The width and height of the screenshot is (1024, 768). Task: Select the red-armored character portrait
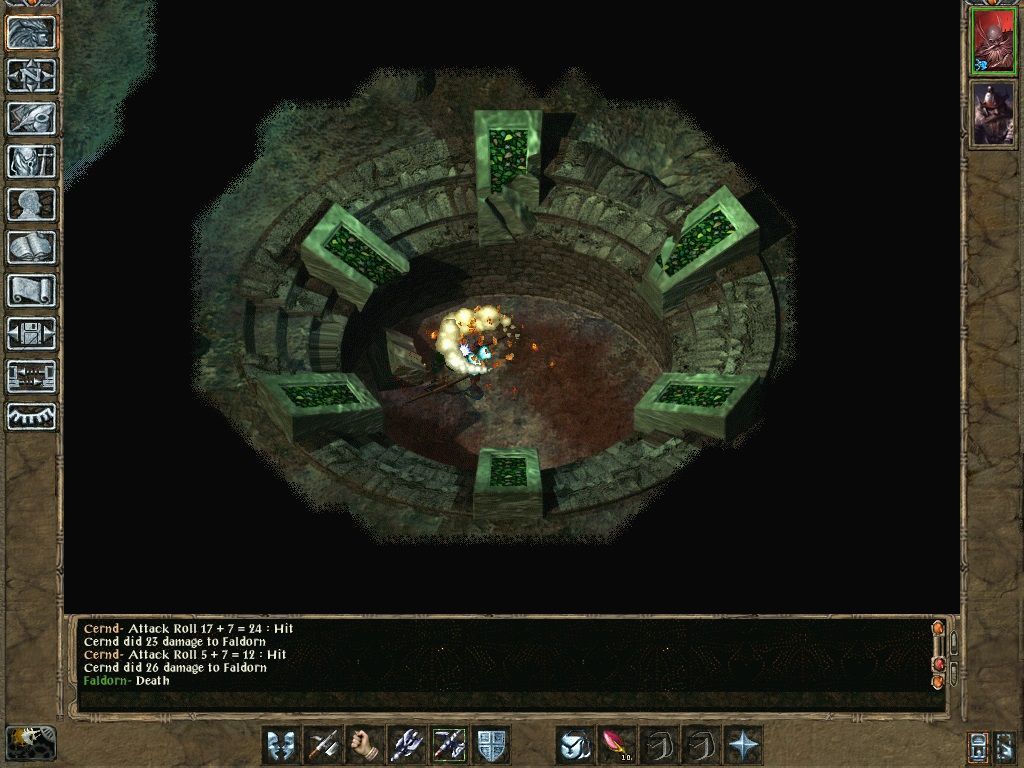992,43
